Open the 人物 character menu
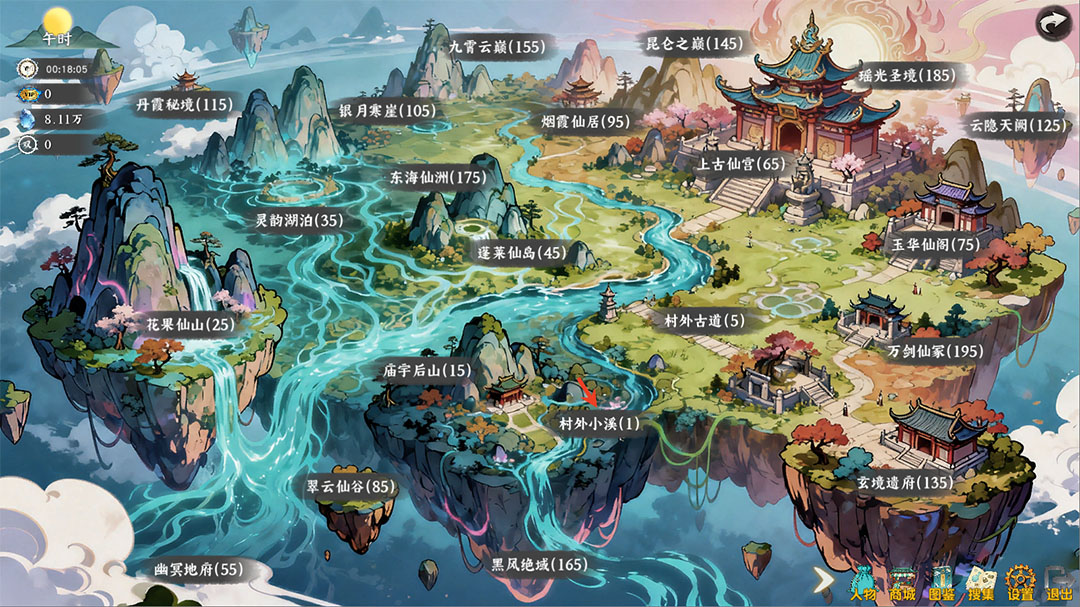 point(863,582)
